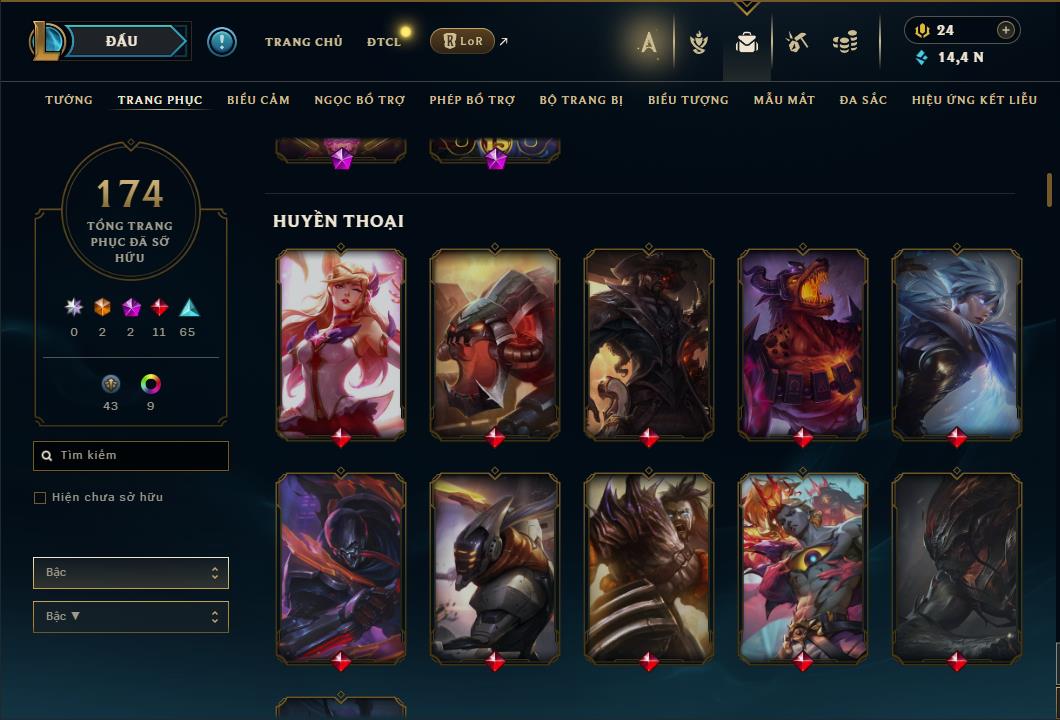Screen dimensions: 1060x720
Task: Switch to the BỘ TRANG BỊ tab
Action: [x=581, y=100]
